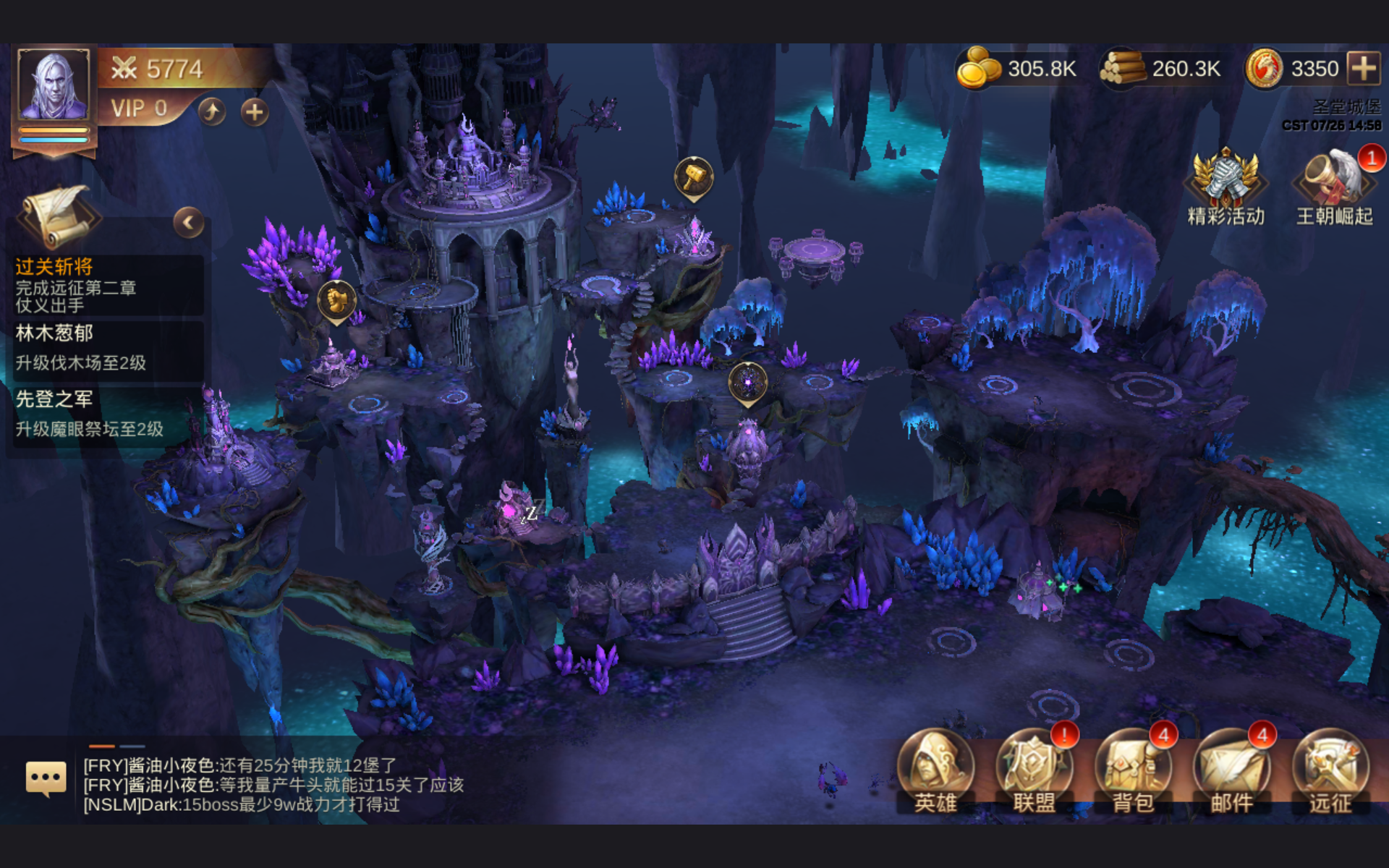Open the 王朝崛起 event icon

pos(1334,185)
